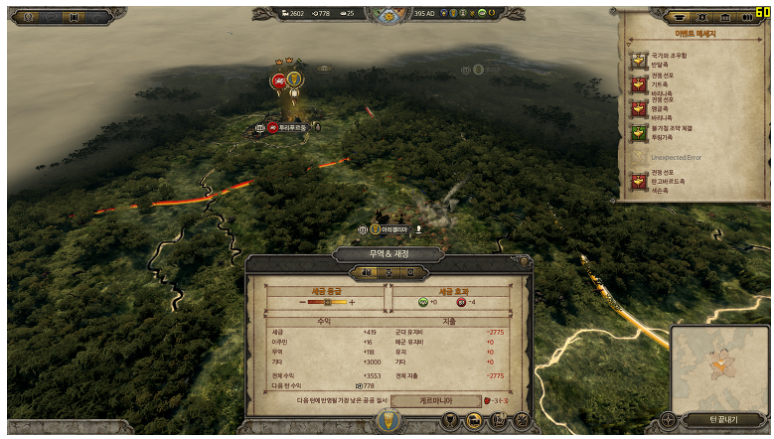Select the settlement label with the red banner
This screenshot has height=439, width=774.
pos(289,127)
